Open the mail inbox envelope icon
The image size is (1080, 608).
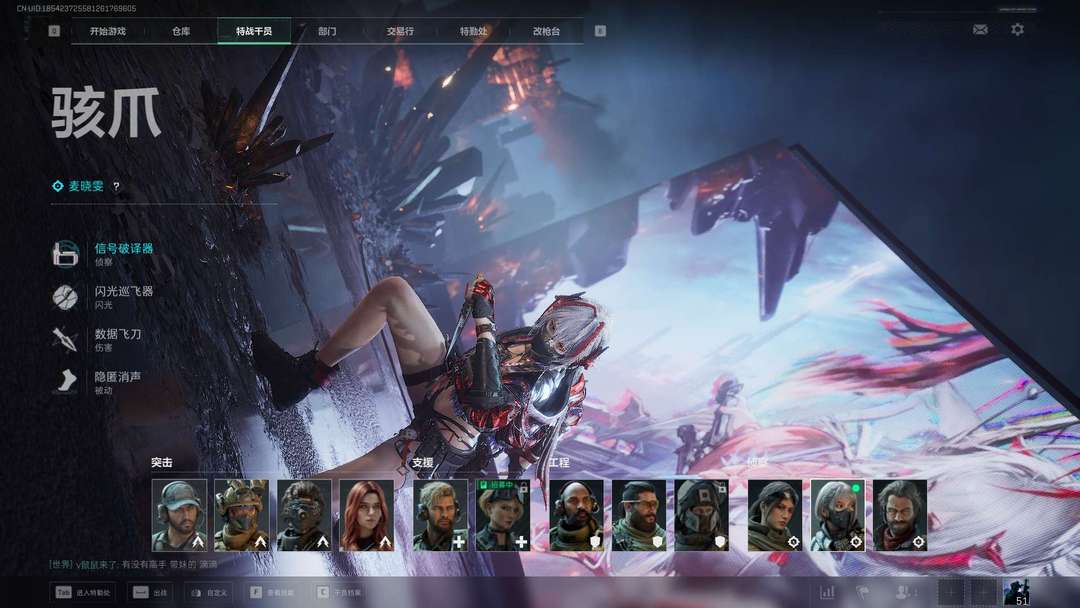(x=980, y=30)
